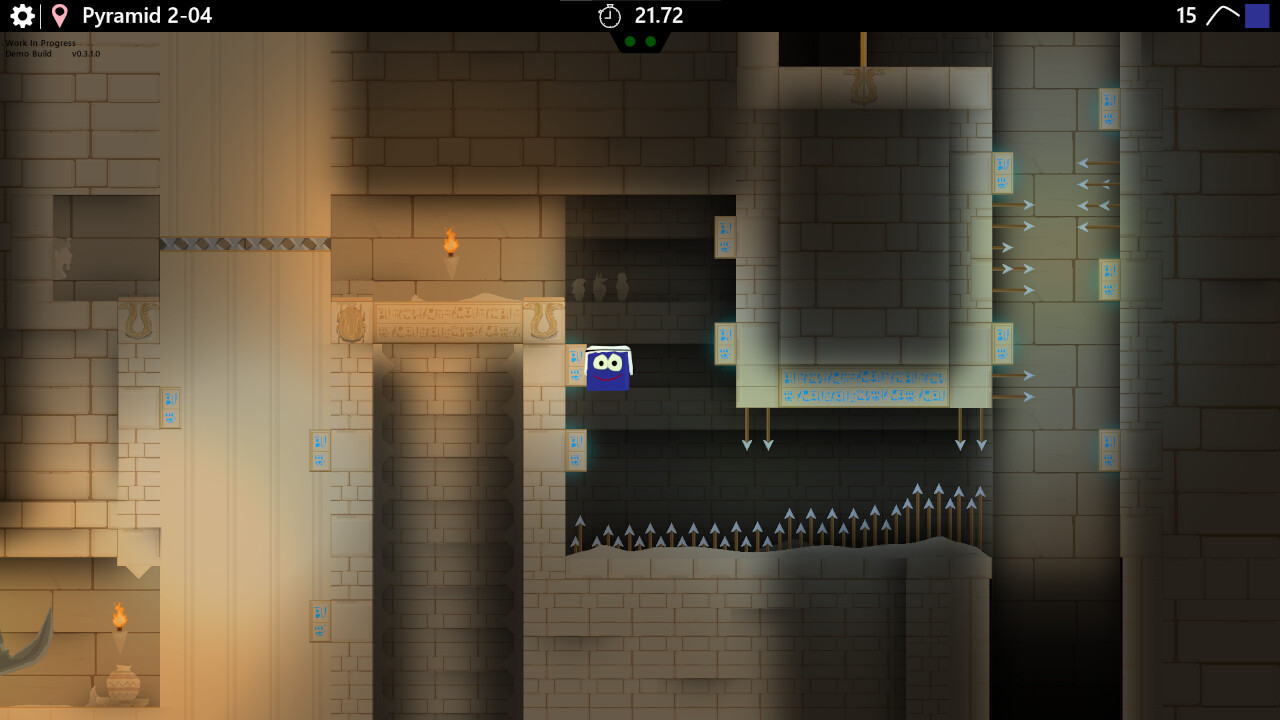Click the timer reading 21.72
Viewport: 1280px width, 720px height.
coord(657,15)
